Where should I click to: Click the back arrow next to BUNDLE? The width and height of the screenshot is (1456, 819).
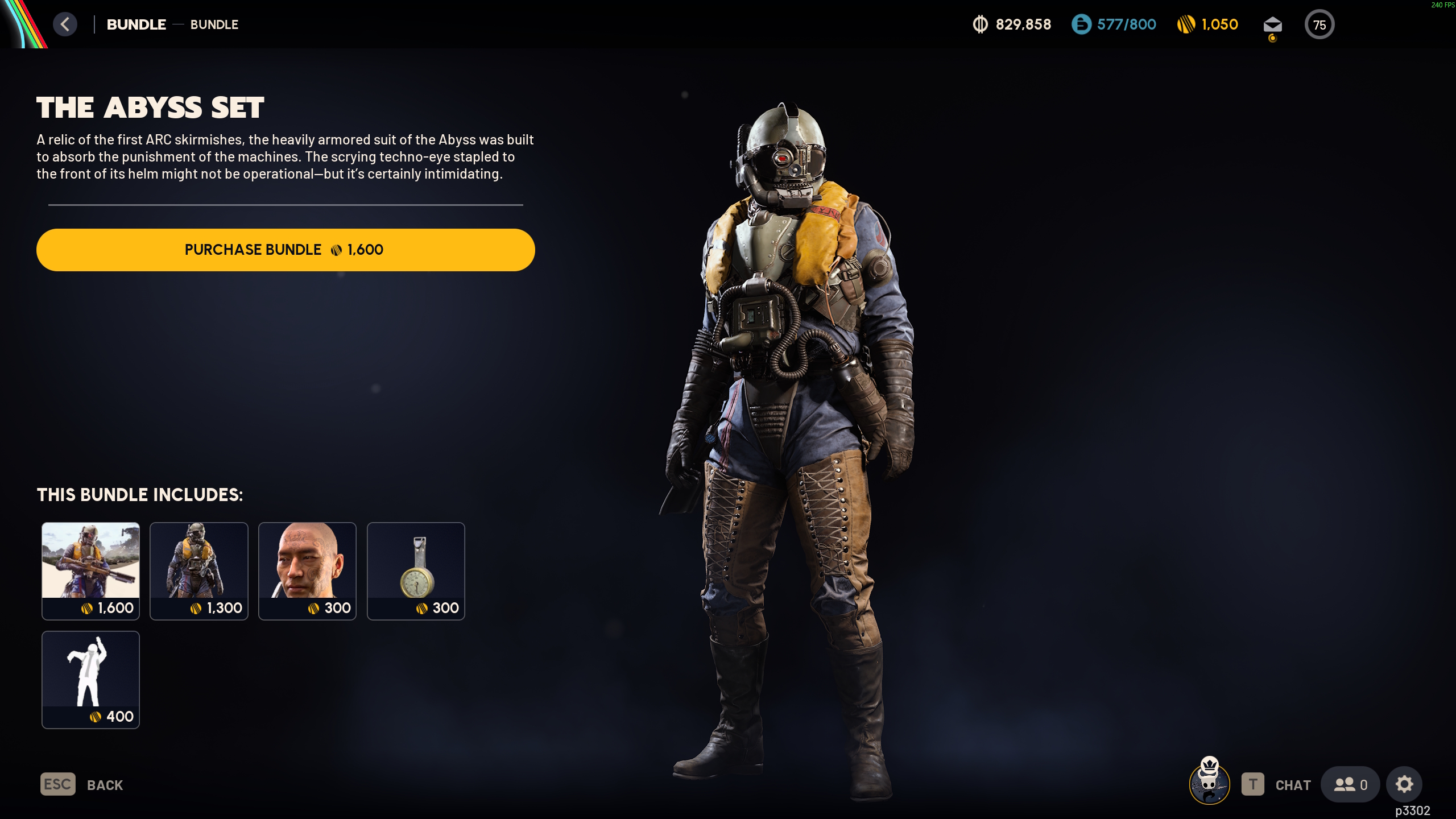65,24
